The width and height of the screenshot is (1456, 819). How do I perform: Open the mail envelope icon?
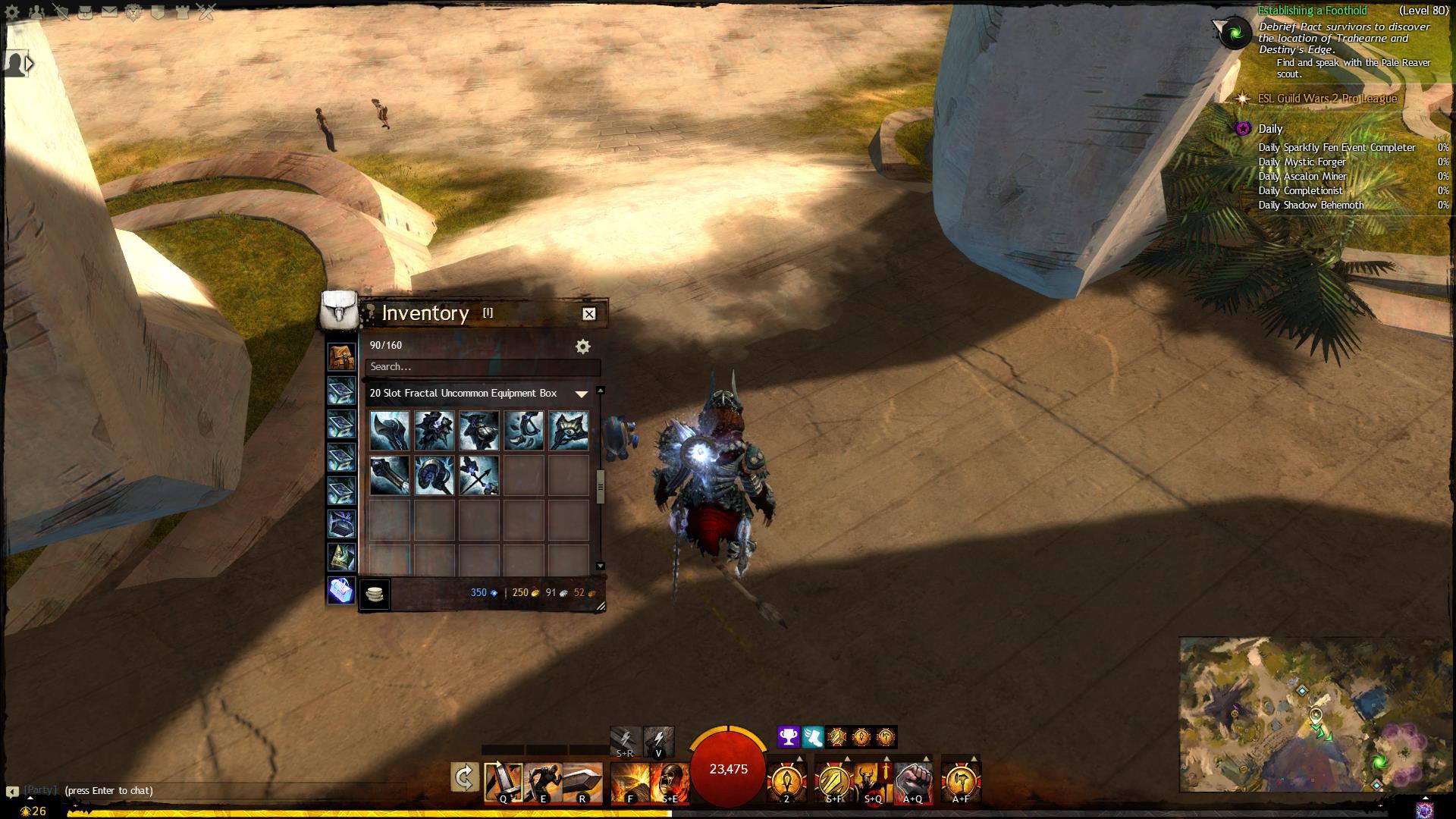tap(109, 12)
